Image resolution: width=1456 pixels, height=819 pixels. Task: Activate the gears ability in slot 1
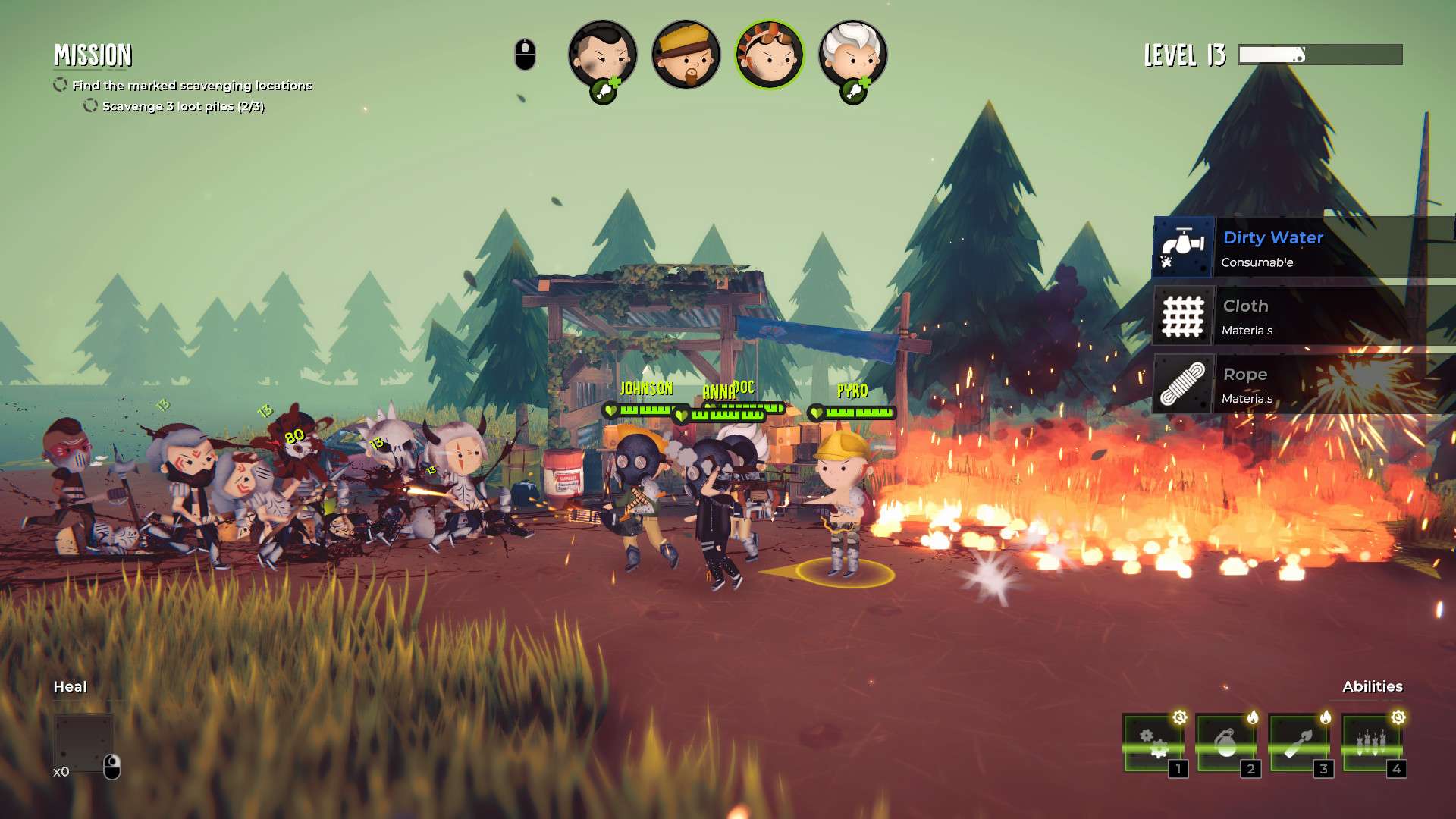(x=1153, y=743)
